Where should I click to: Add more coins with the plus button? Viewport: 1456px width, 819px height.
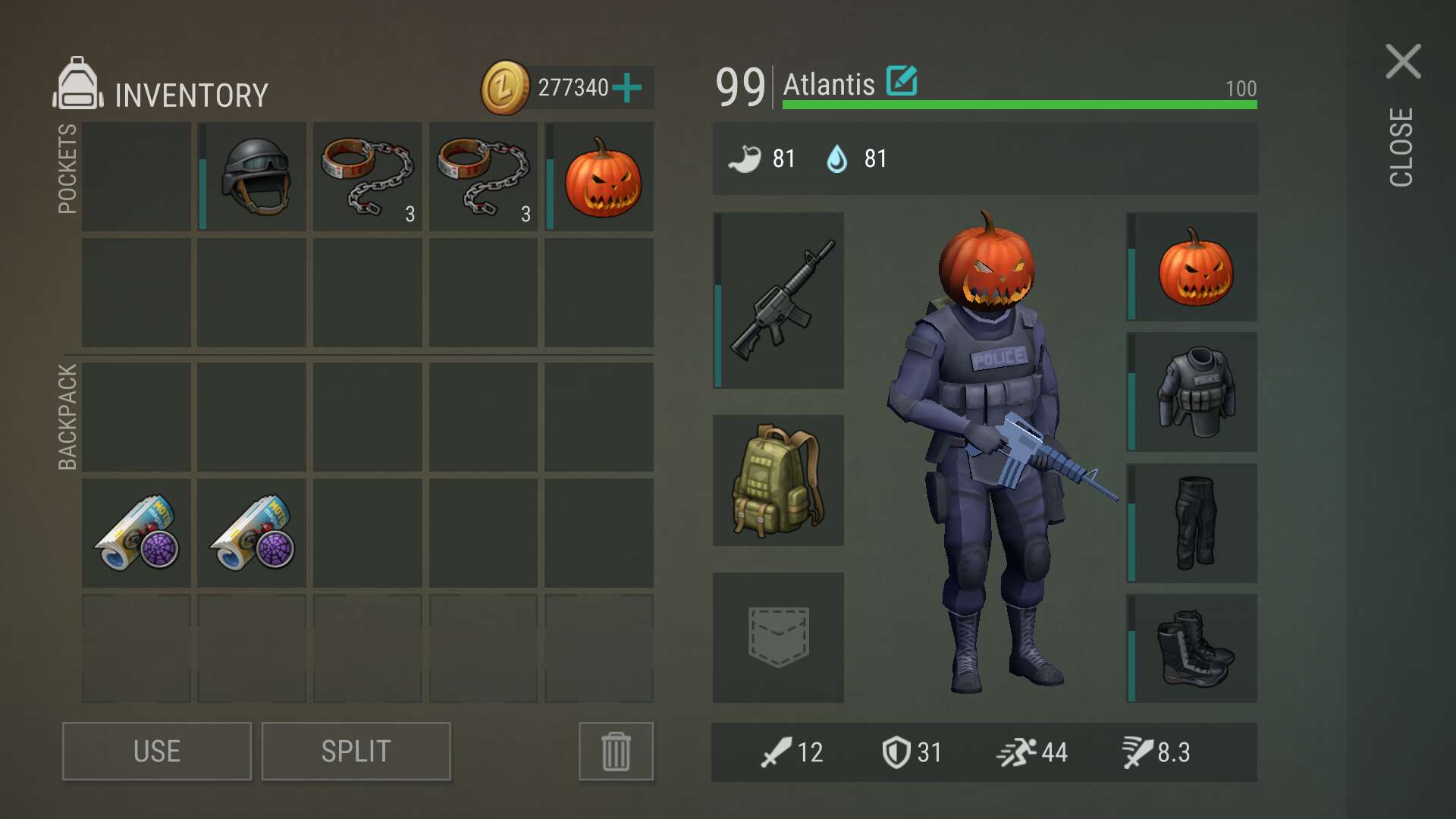click(x=627, y=88)
